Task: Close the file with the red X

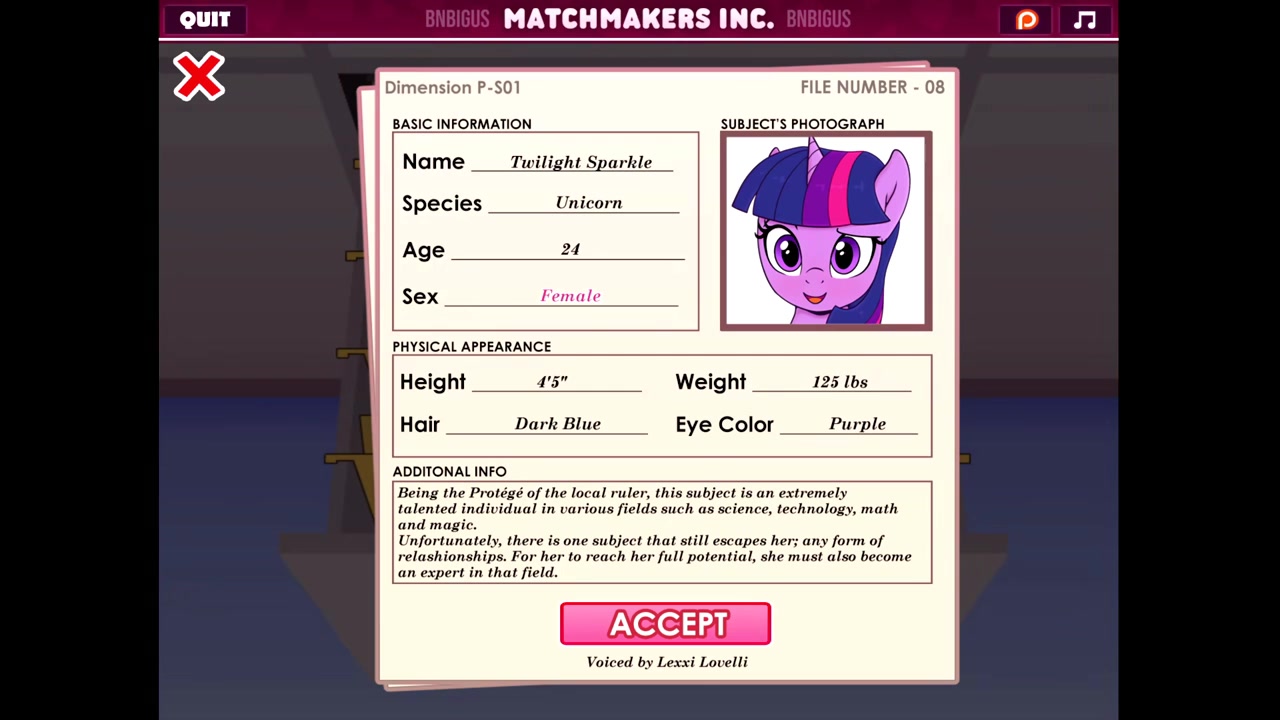Action: [x=199, y=77]
